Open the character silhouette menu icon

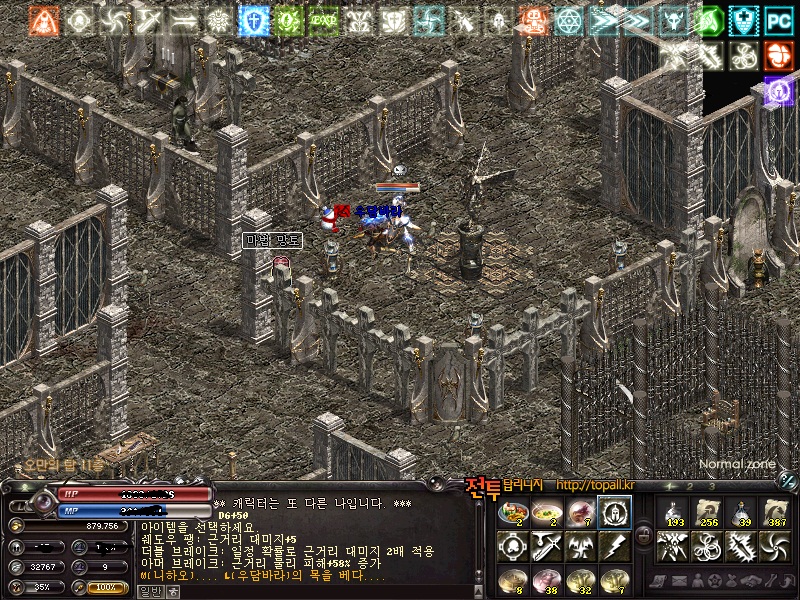coord(697,580)
